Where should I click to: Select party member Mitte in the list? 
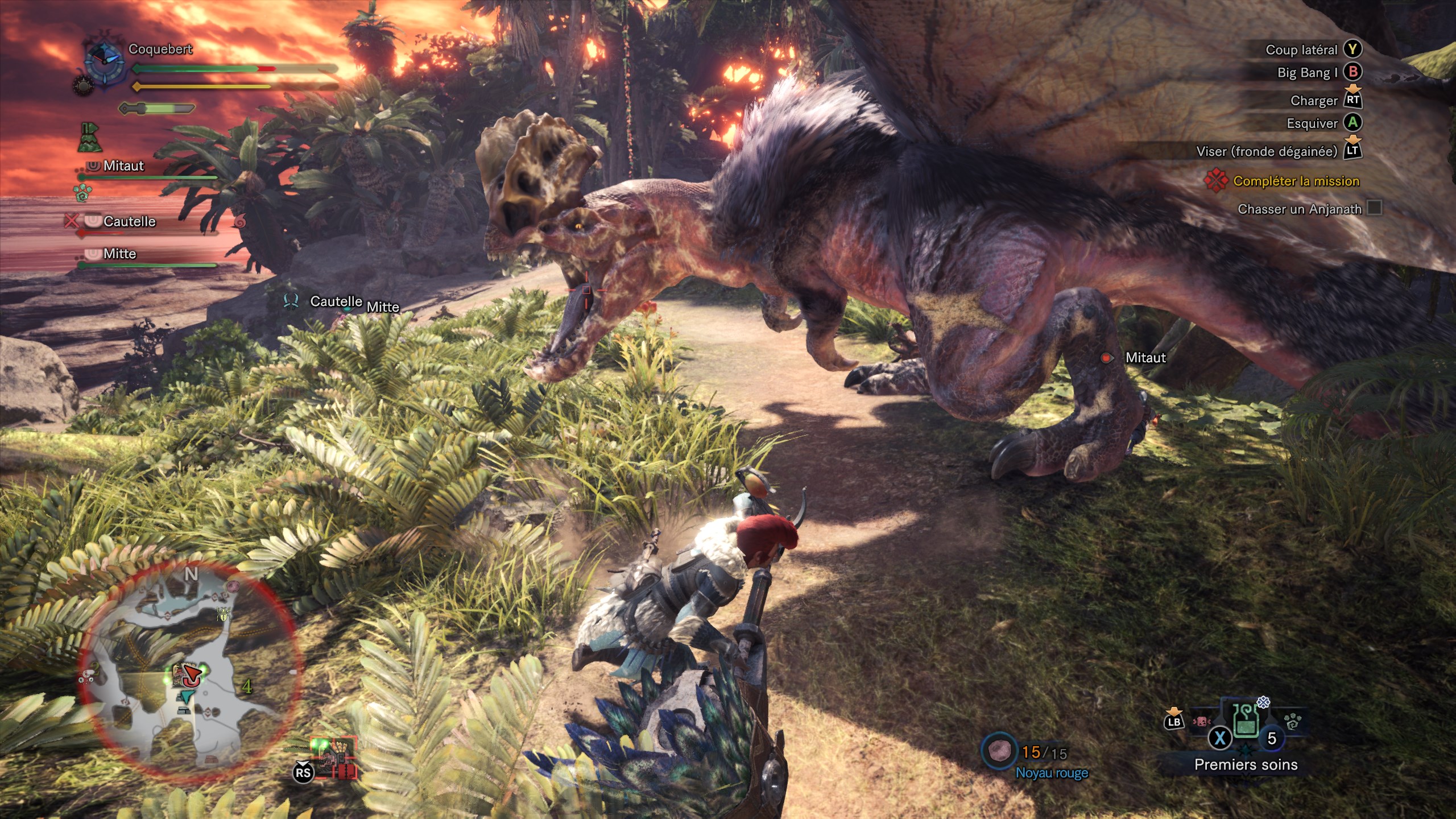click(119, 254)
